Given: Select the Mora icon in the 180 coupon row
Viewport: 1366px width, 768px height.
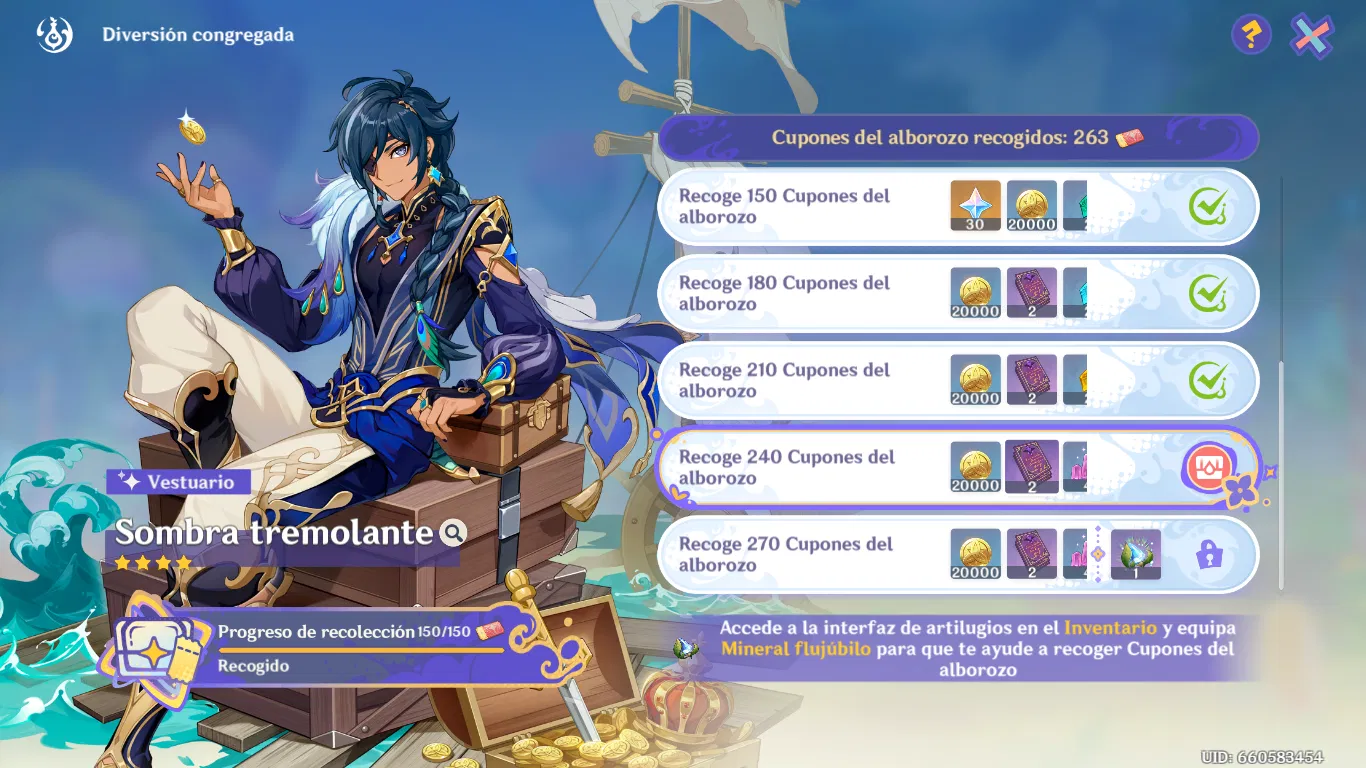Looking at the screenshot, I should pyautogui.click(x=975, y=293).
